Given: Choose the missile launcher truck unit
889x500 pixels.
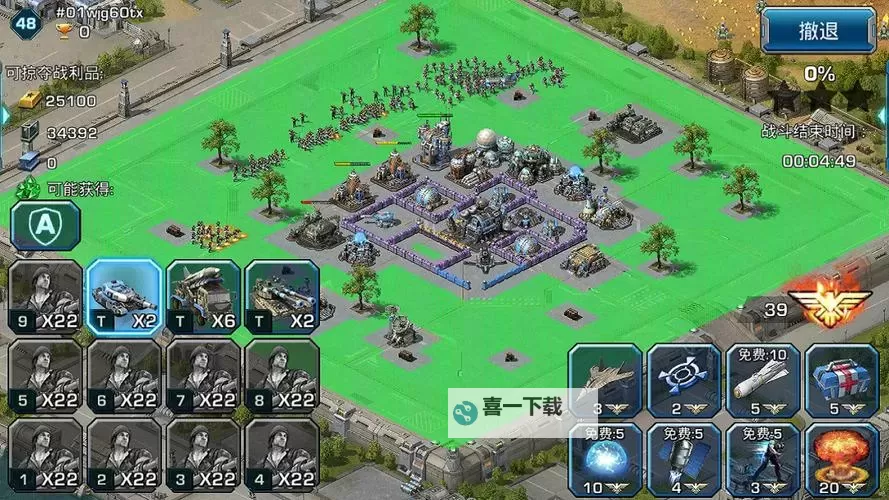Looking at the screenshot, I should pyautogui.click(x=203, y=297).
